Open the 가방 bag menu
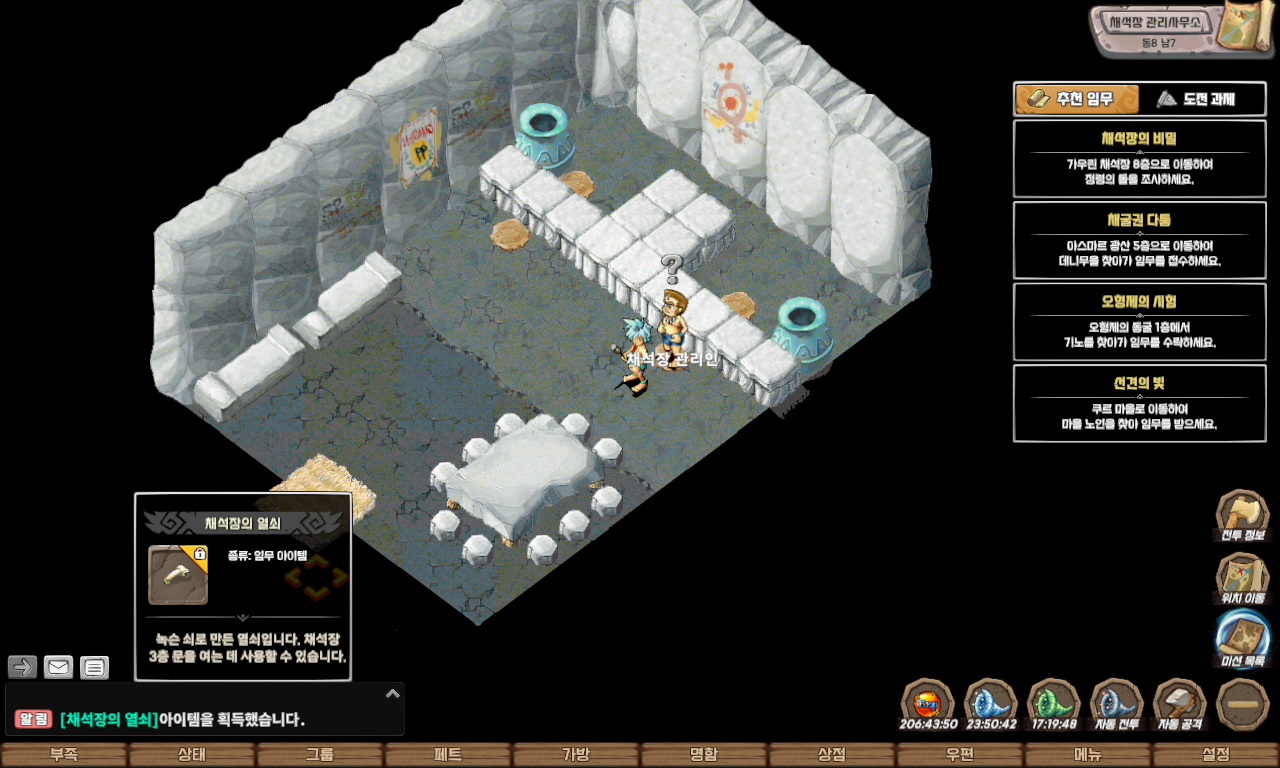This screenshot has height=768, width=1280. coord(576,755)
